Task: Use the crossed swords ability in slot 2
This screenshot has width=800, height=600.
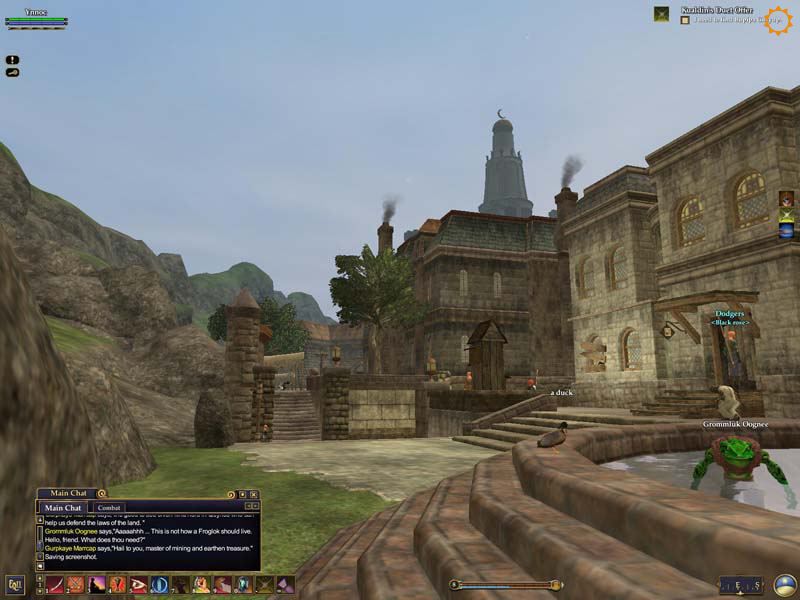Action: (75, 585)
